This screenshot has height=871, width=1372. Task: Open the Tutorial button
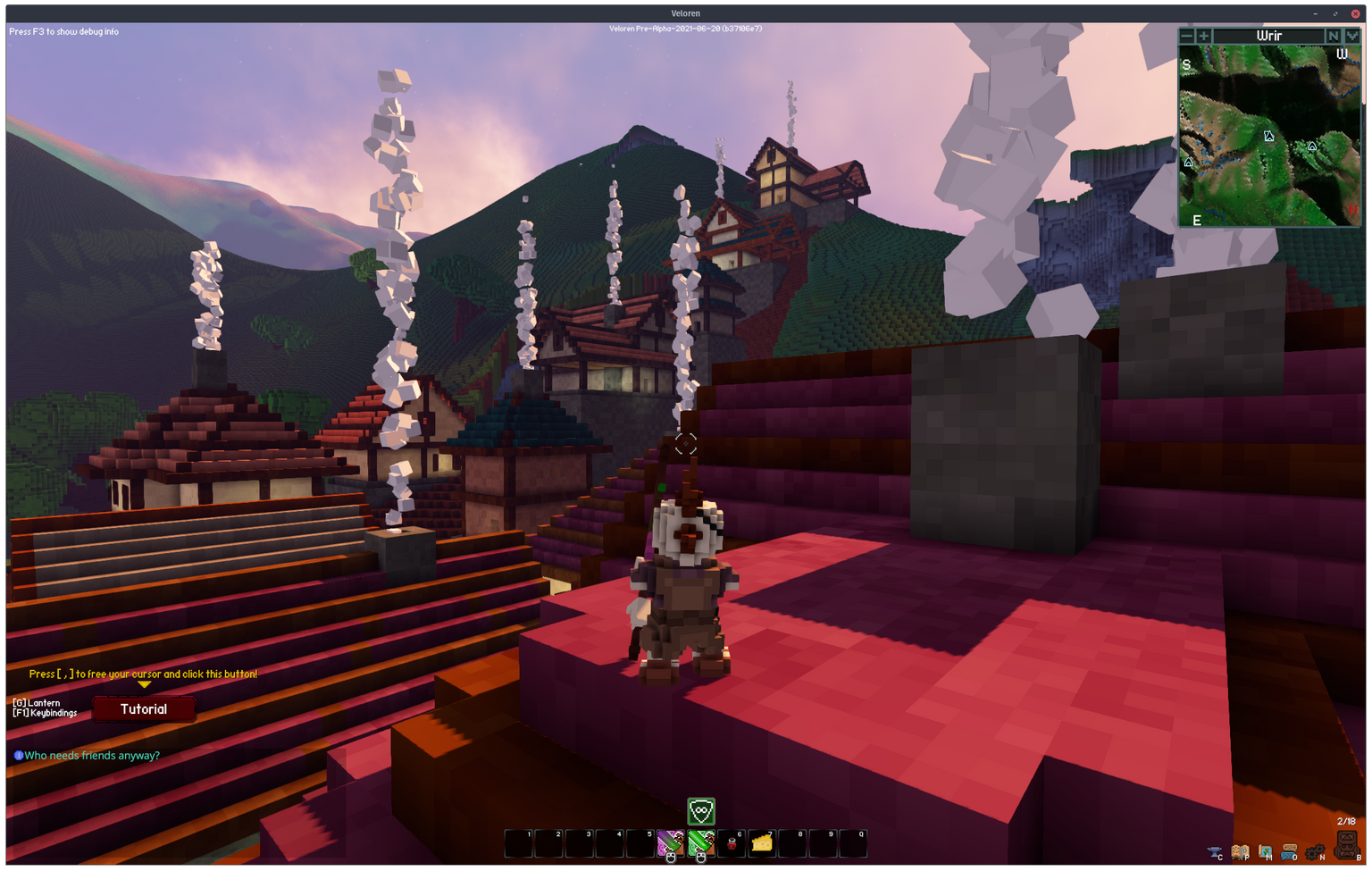(144, 709)
